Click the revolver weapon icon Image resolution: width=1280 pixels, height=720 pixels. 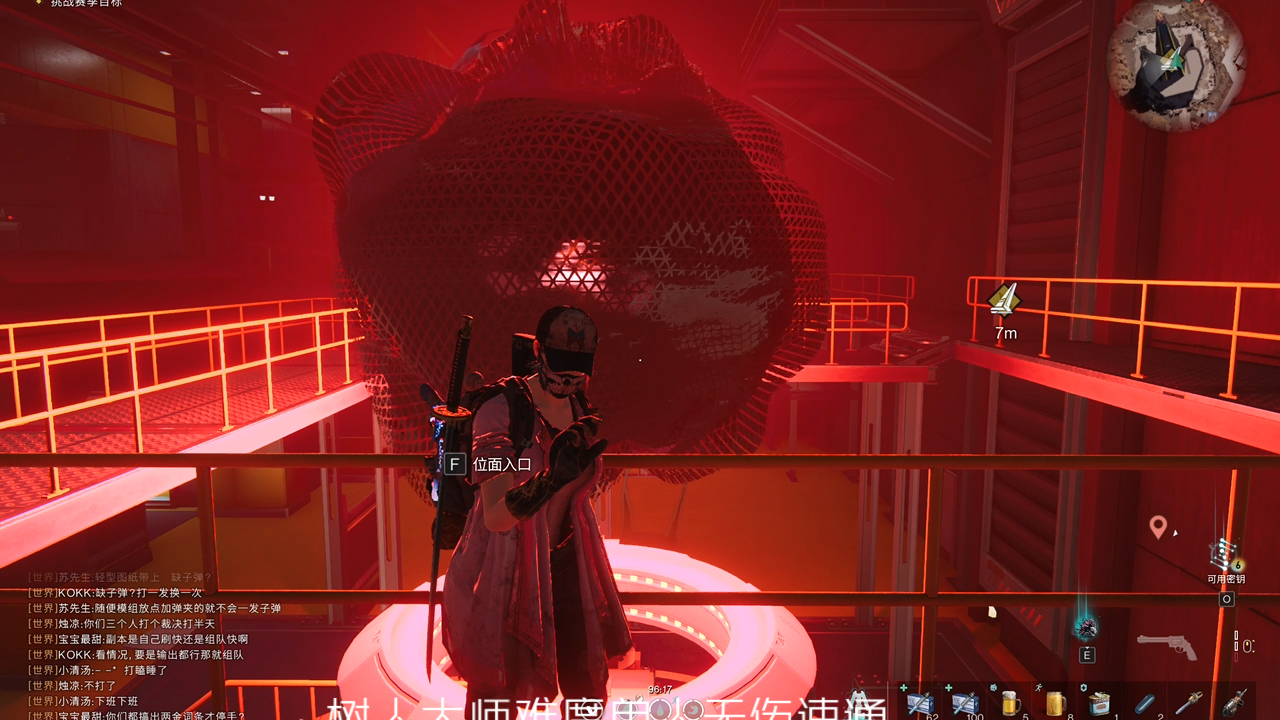(x=1167, y=647)
